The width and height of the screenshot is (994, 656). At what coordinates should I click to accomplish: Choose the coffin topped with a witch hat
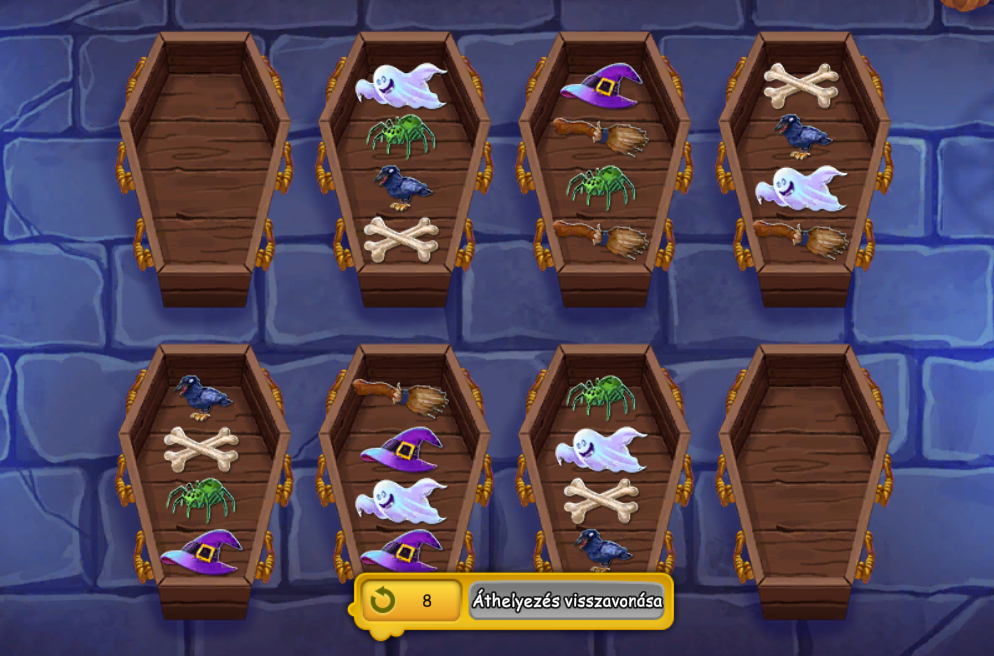(604, 165)
